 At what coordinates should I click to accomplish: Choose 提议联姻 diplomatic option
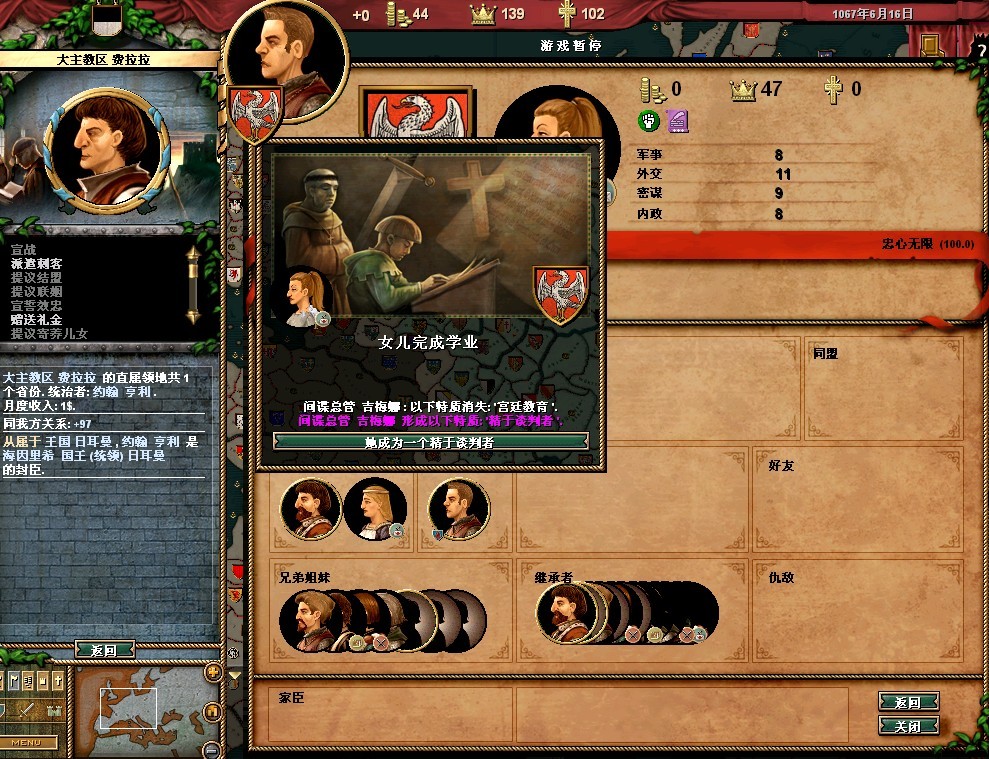[36, 291]
